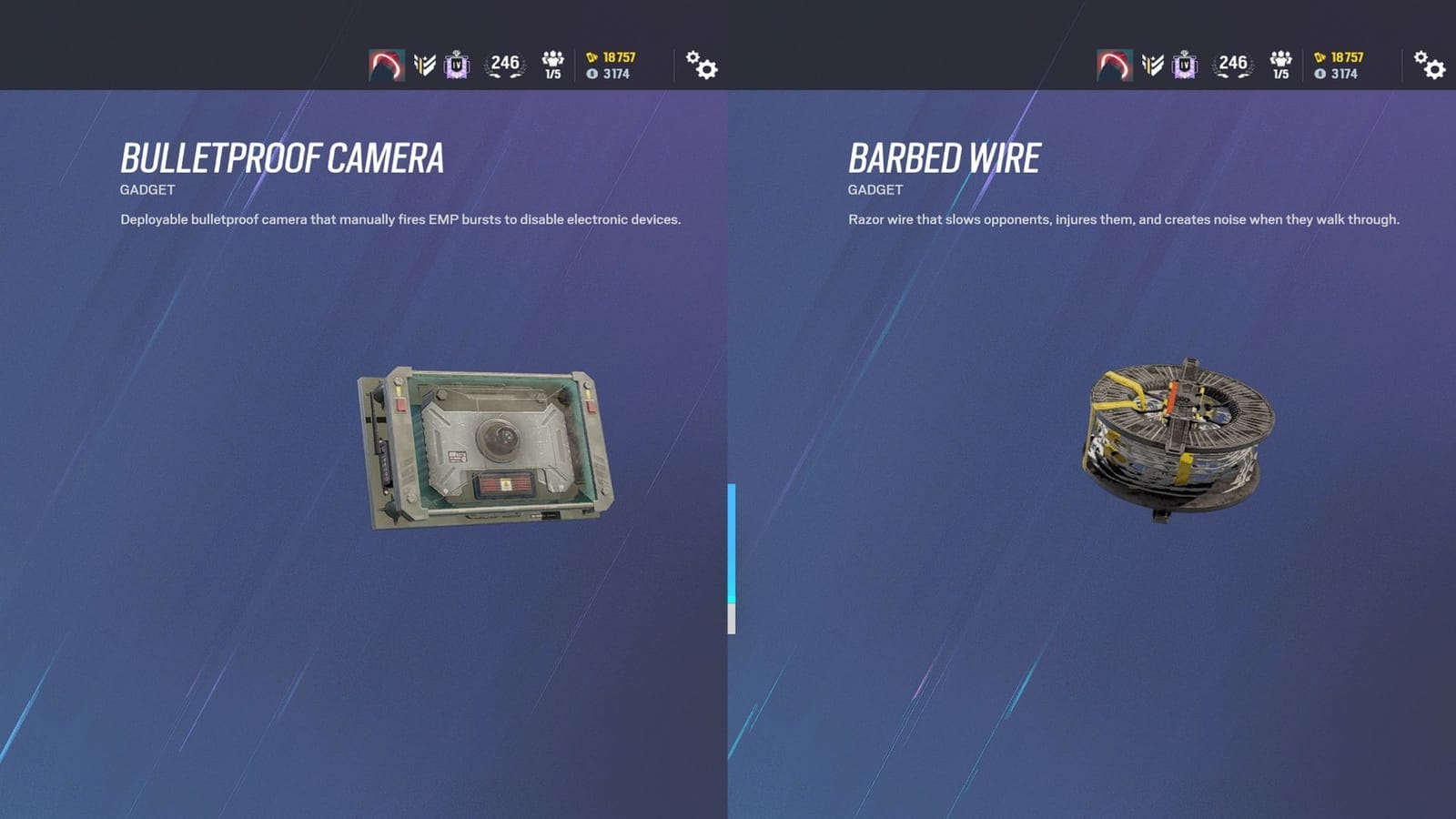
Task: Click the GADGET label under Barbed Wire
Action: [876, 189]
